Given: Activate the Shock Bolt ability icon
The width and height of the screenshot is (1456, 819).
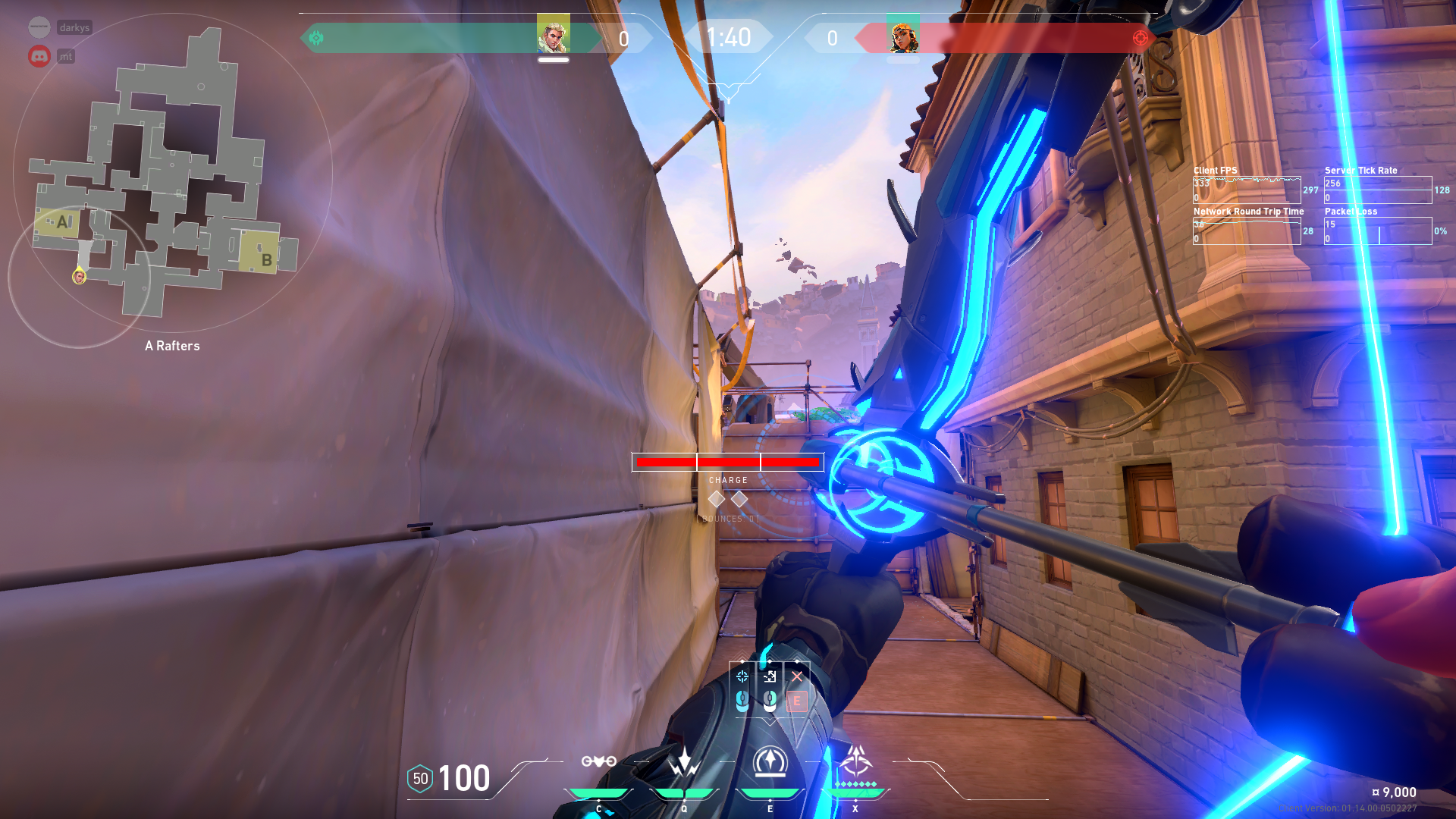Looking at the screenshot, I should (x=684, y=761).
